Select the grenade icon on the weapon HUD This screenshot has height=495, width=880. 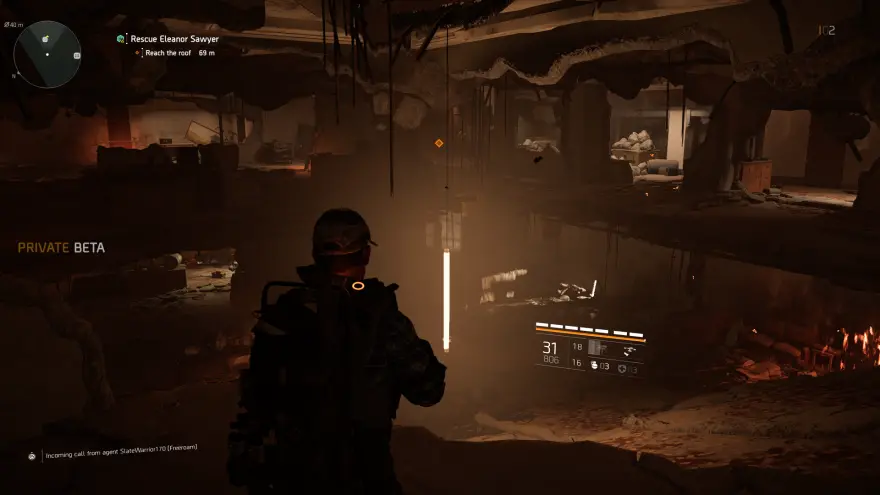point(592,367)
